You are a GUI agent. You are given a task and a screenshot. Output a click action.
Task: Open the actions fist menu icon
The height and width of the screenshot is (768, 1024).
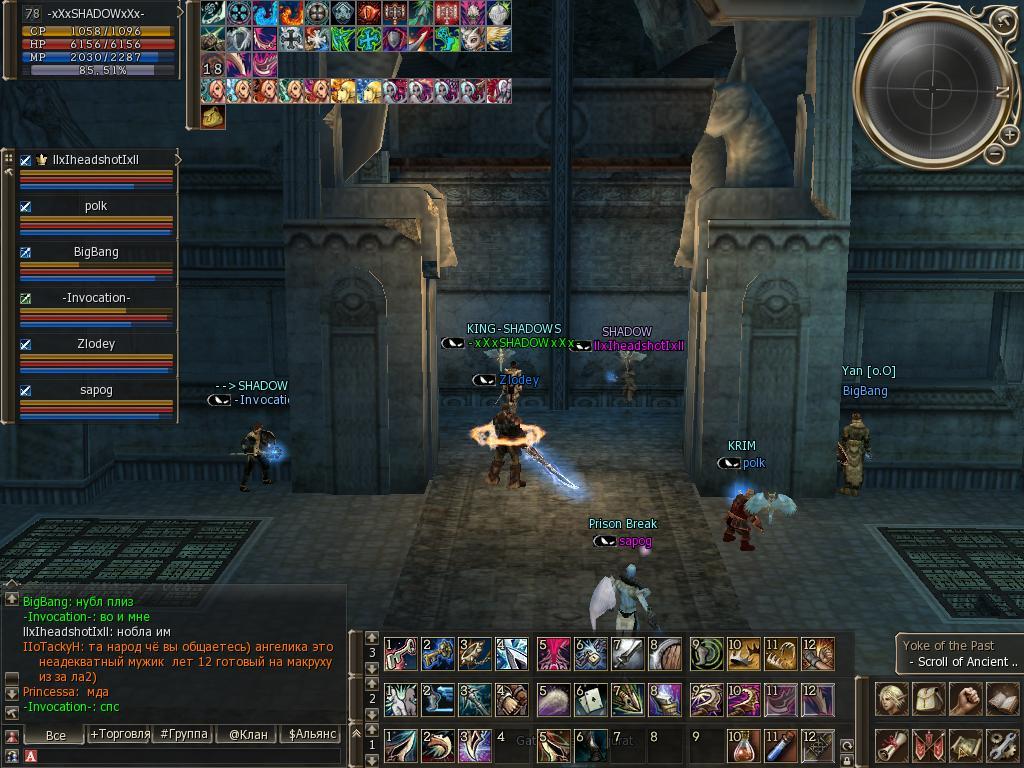(x=965, y=698)
